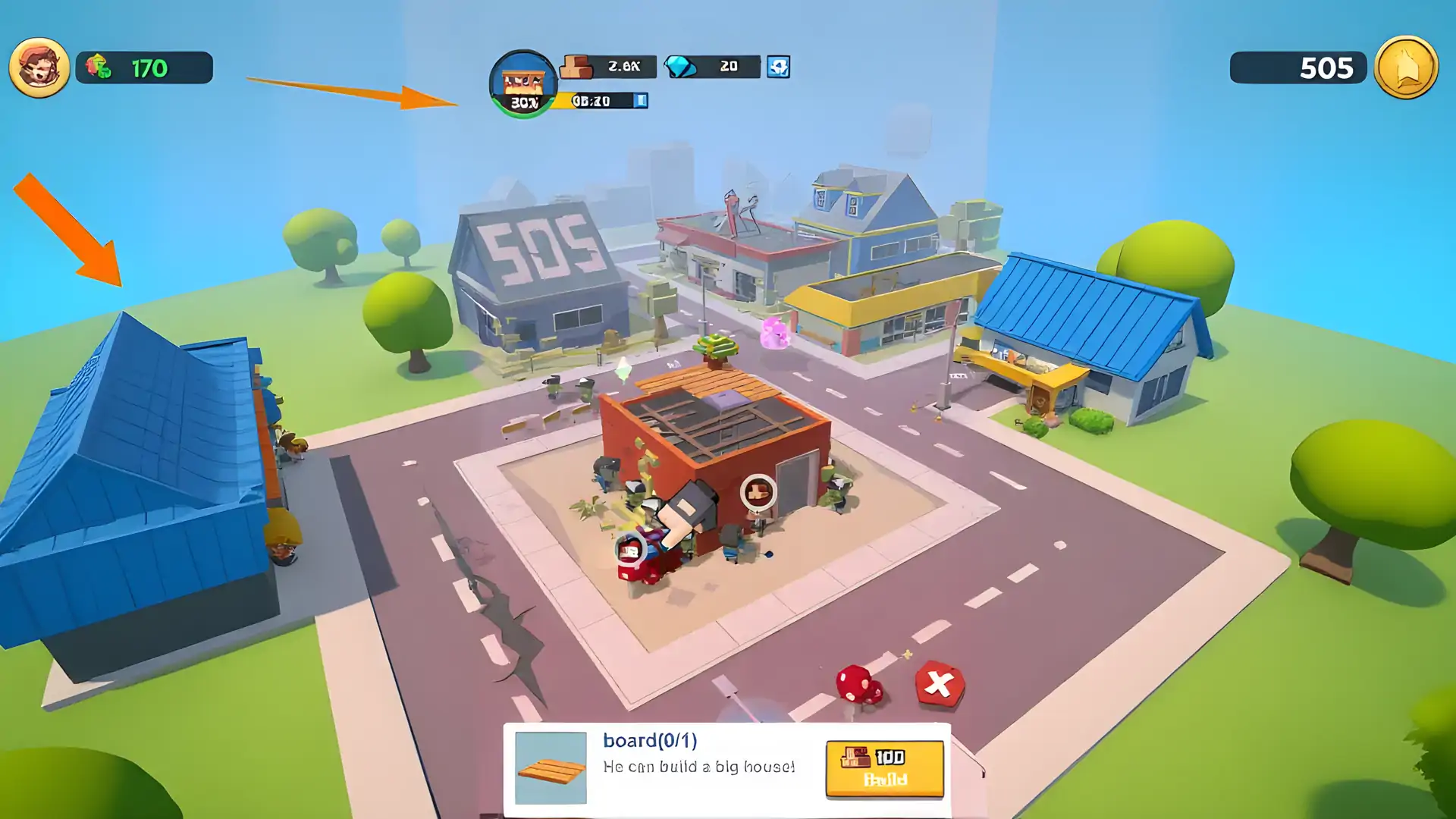Close the build prompt with the red X
The image size is (1456, 819).
(x=939, y=684)
